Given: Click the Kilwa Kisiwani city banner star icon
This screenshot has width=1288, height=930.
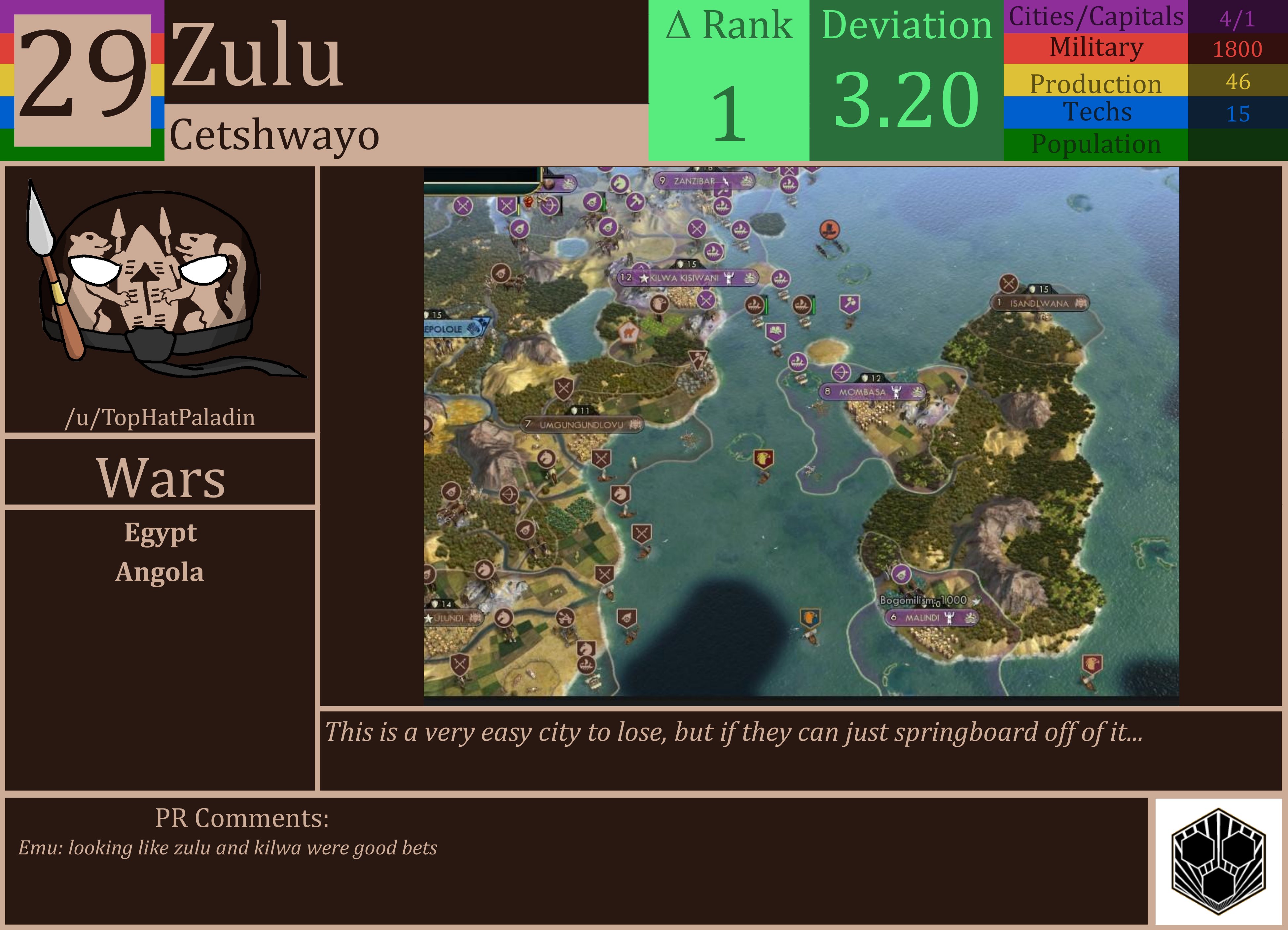Looking at the screenshot, I should [x=645, y=279].
